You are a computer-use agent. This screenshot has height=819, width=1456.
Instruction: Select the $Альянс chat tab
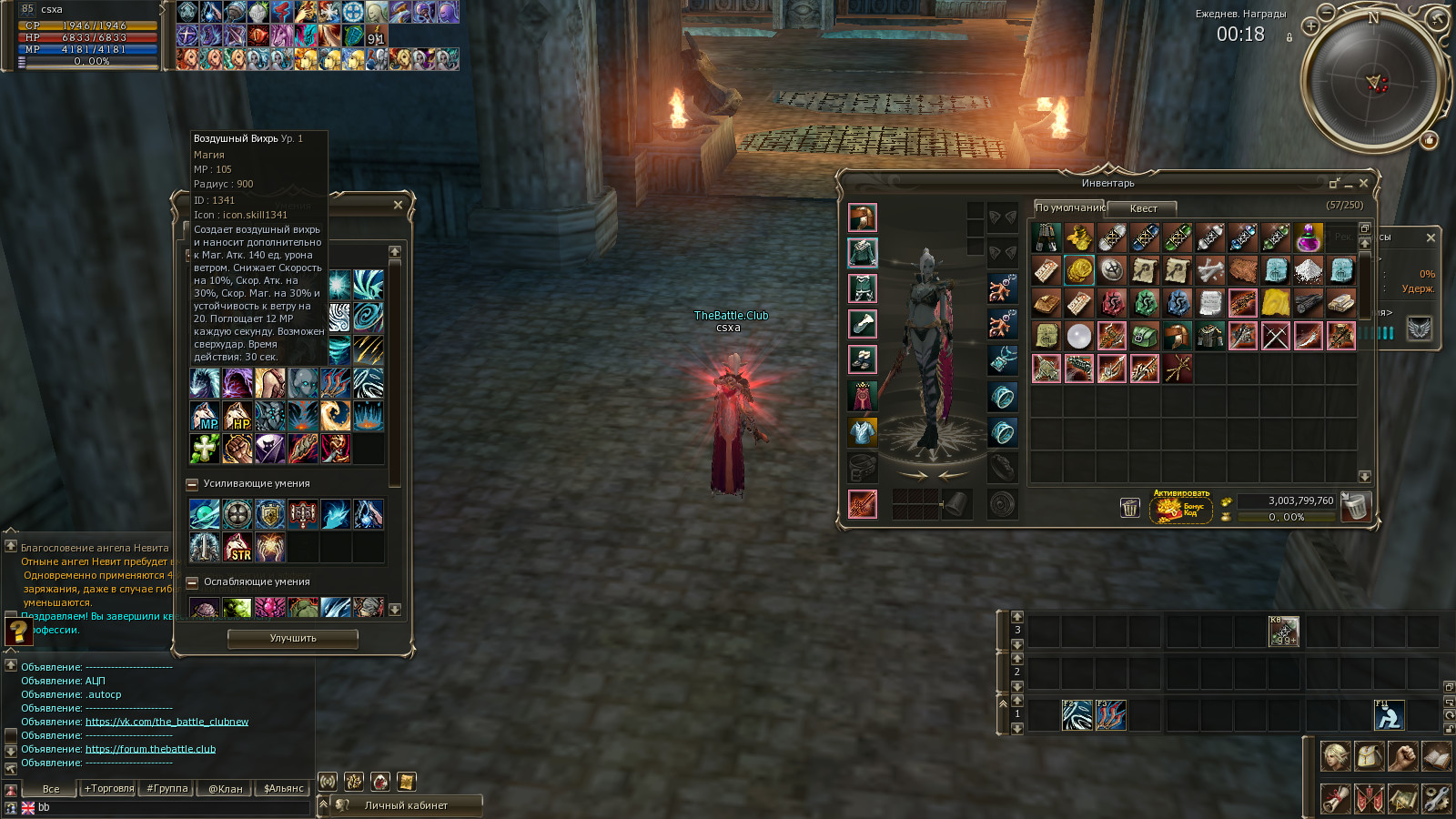tap(283, 789)
